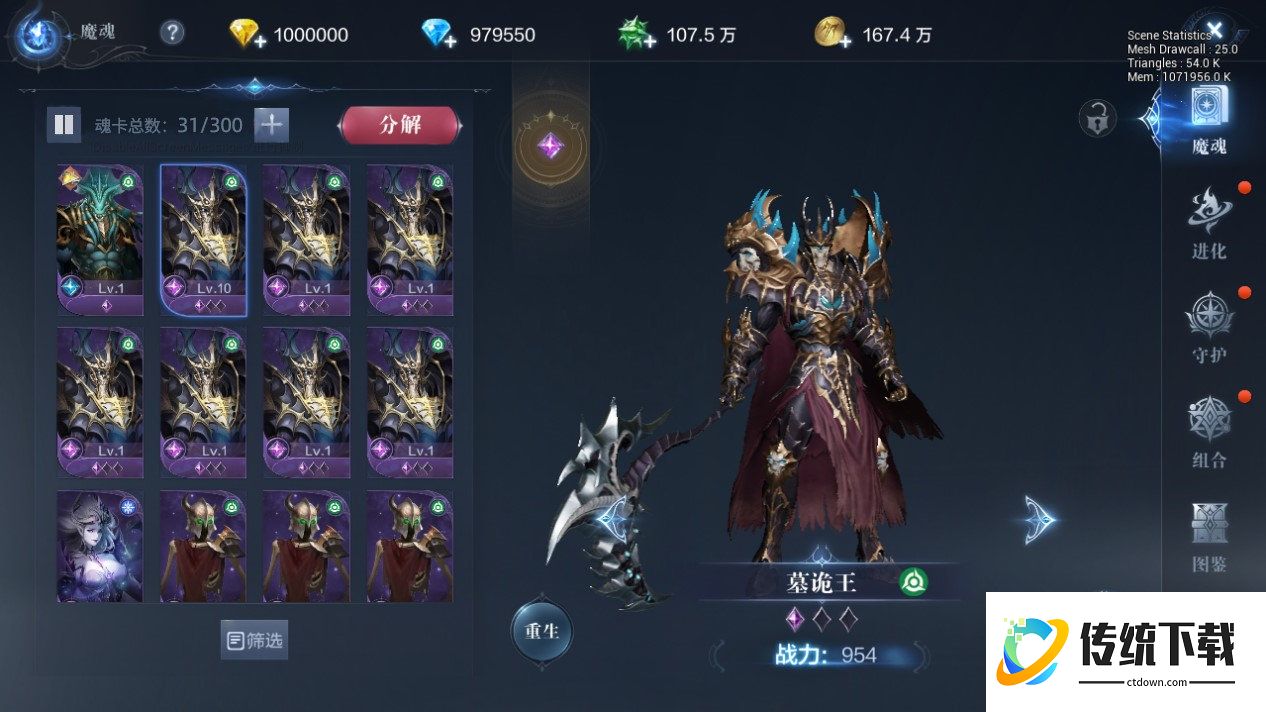Open the 进化 evolution tab
Image resolution: width=1266 pixels, height=712 pixels.
[1209, 224]
